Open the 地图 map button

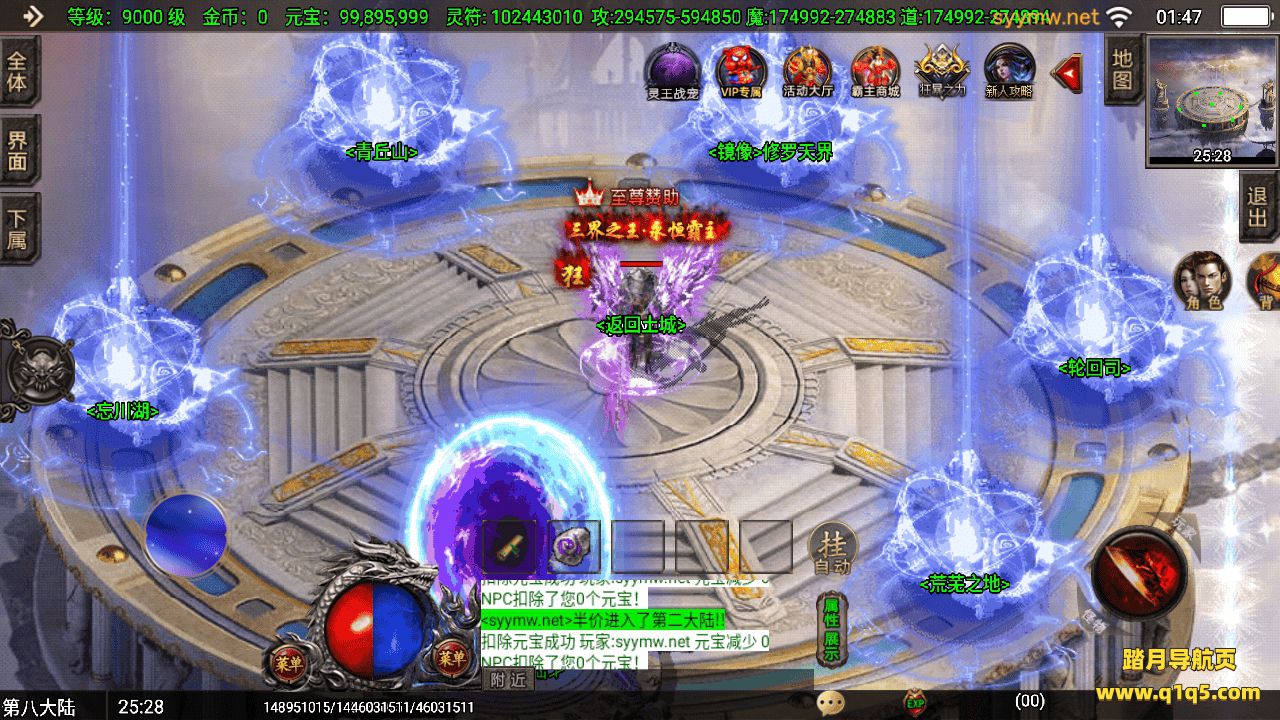[1123, 68]
